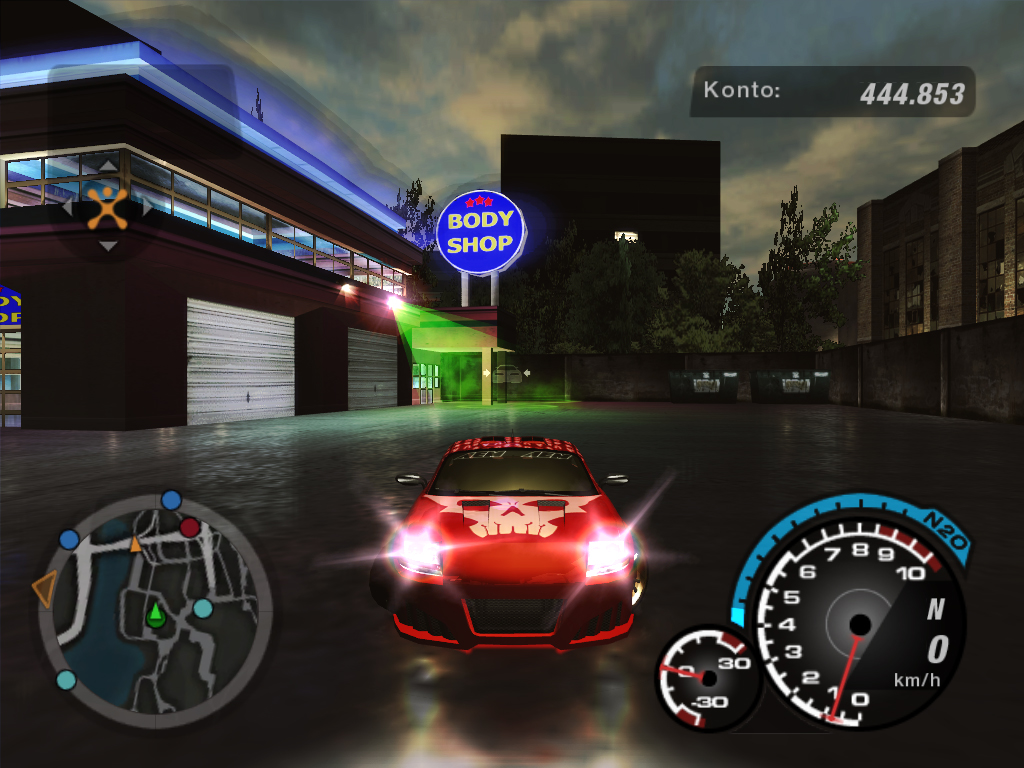Select the red marker on the minimap
The width and height of the screenshot is (1024, 768).
[189, 527]
